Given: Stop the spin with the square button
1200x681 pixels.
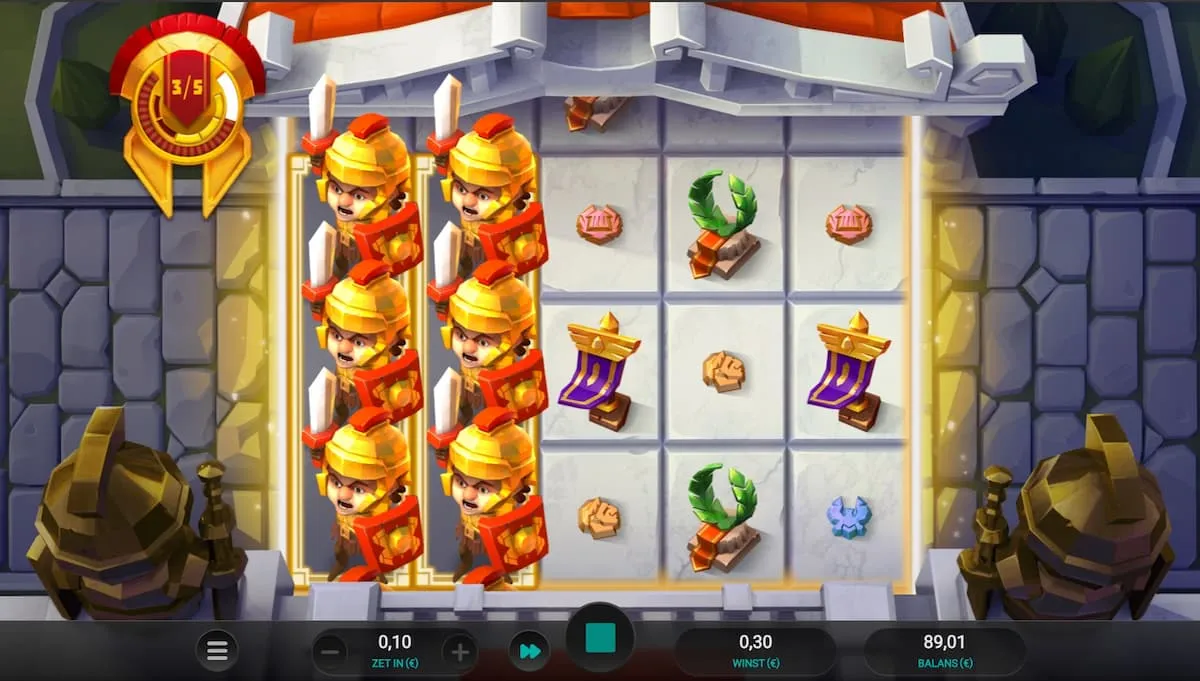Looking at the screenshot, I should (600, 638).
